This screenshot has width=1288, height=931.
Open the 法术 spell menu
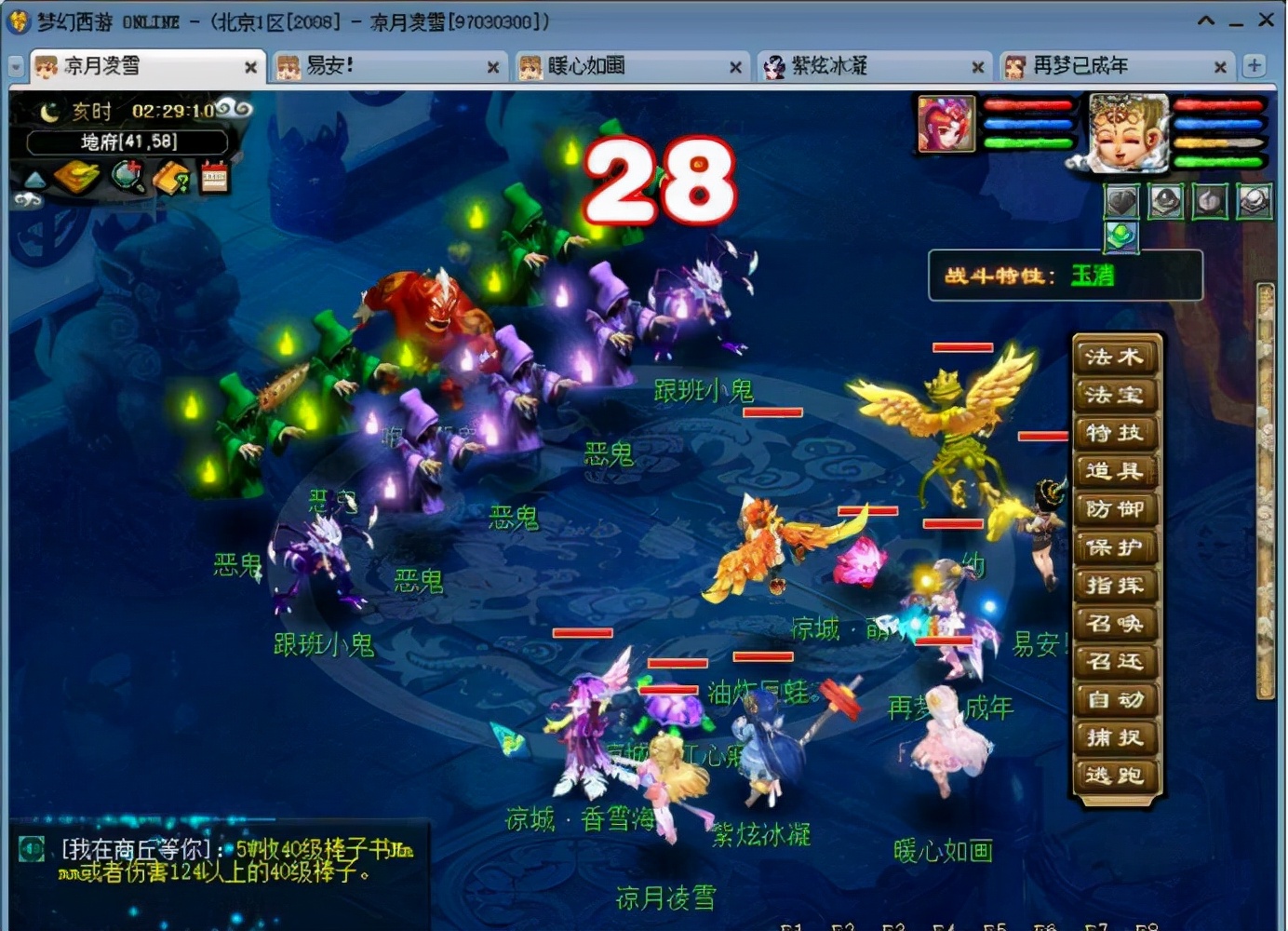point(1115,357)
